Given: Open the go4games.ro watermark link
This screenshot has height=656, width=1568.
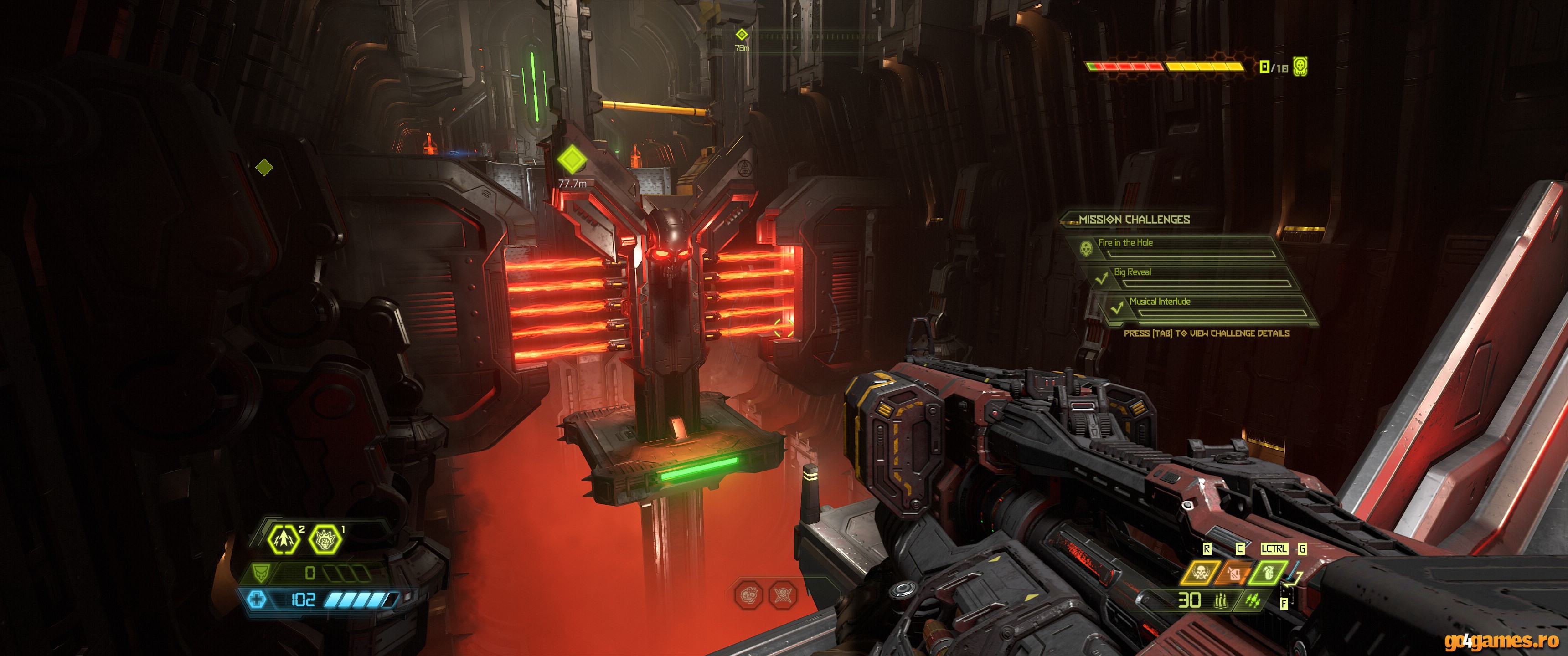Looking at the screenshot, I should coord(1501,640).
